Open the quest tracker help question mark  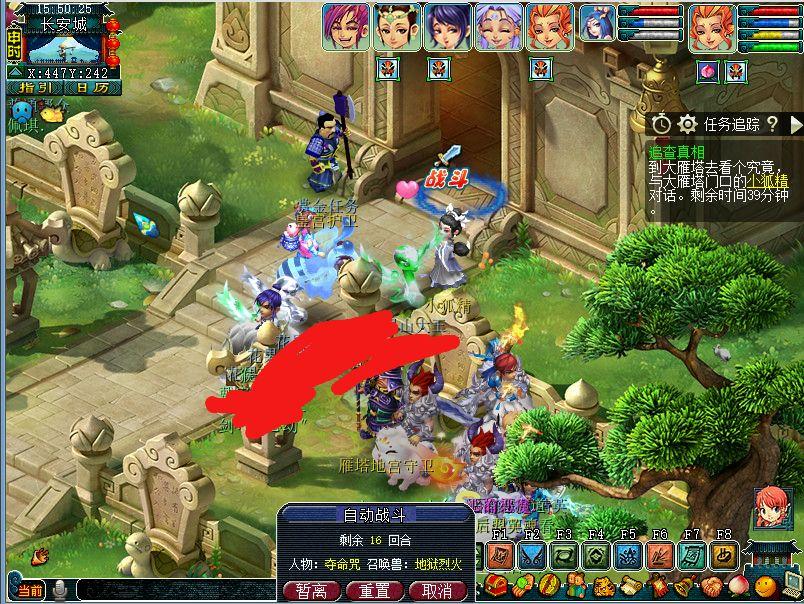(771, 124)
